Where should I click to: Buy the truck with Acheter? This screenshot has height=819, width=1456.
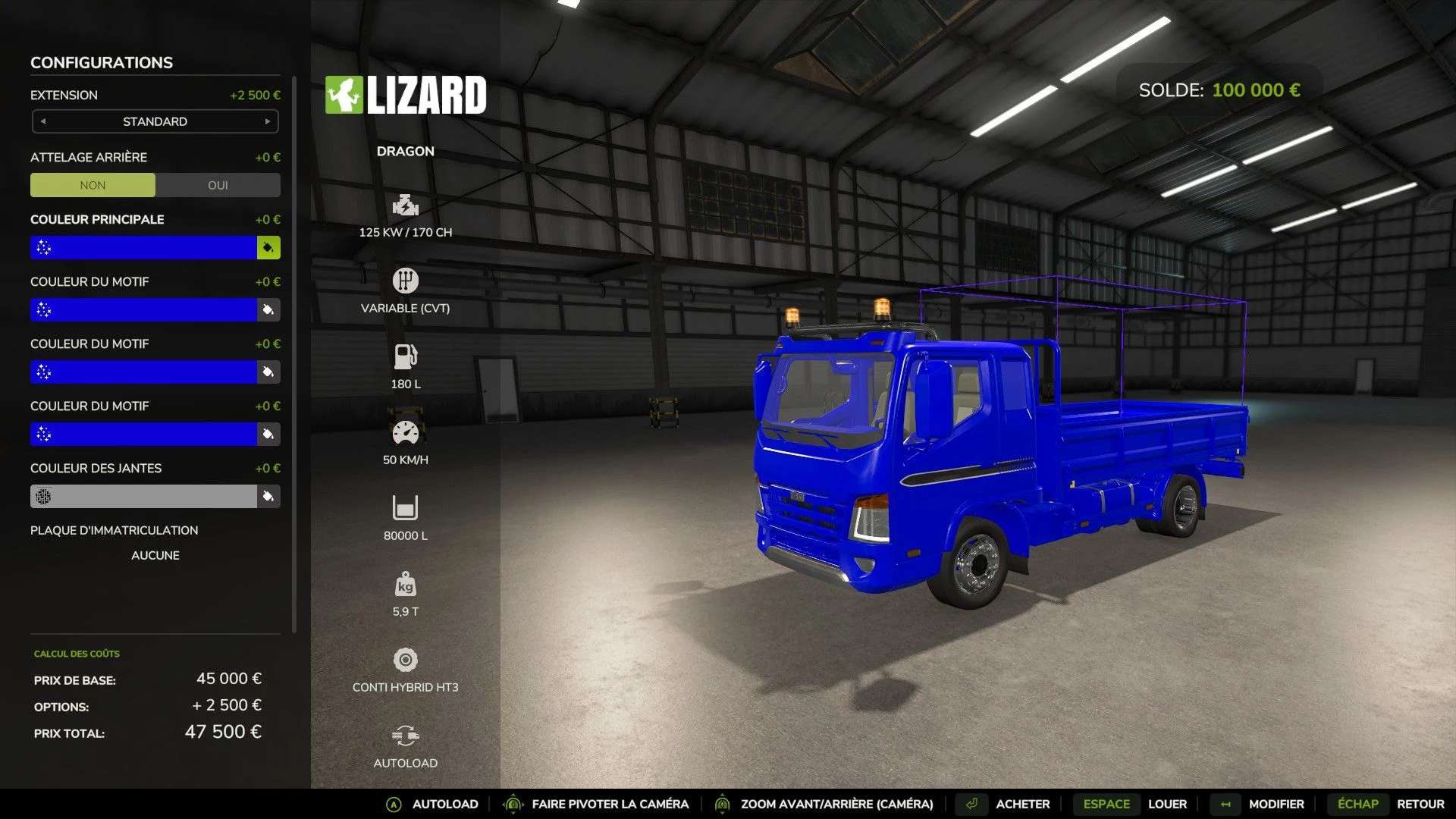(1022, 804)
